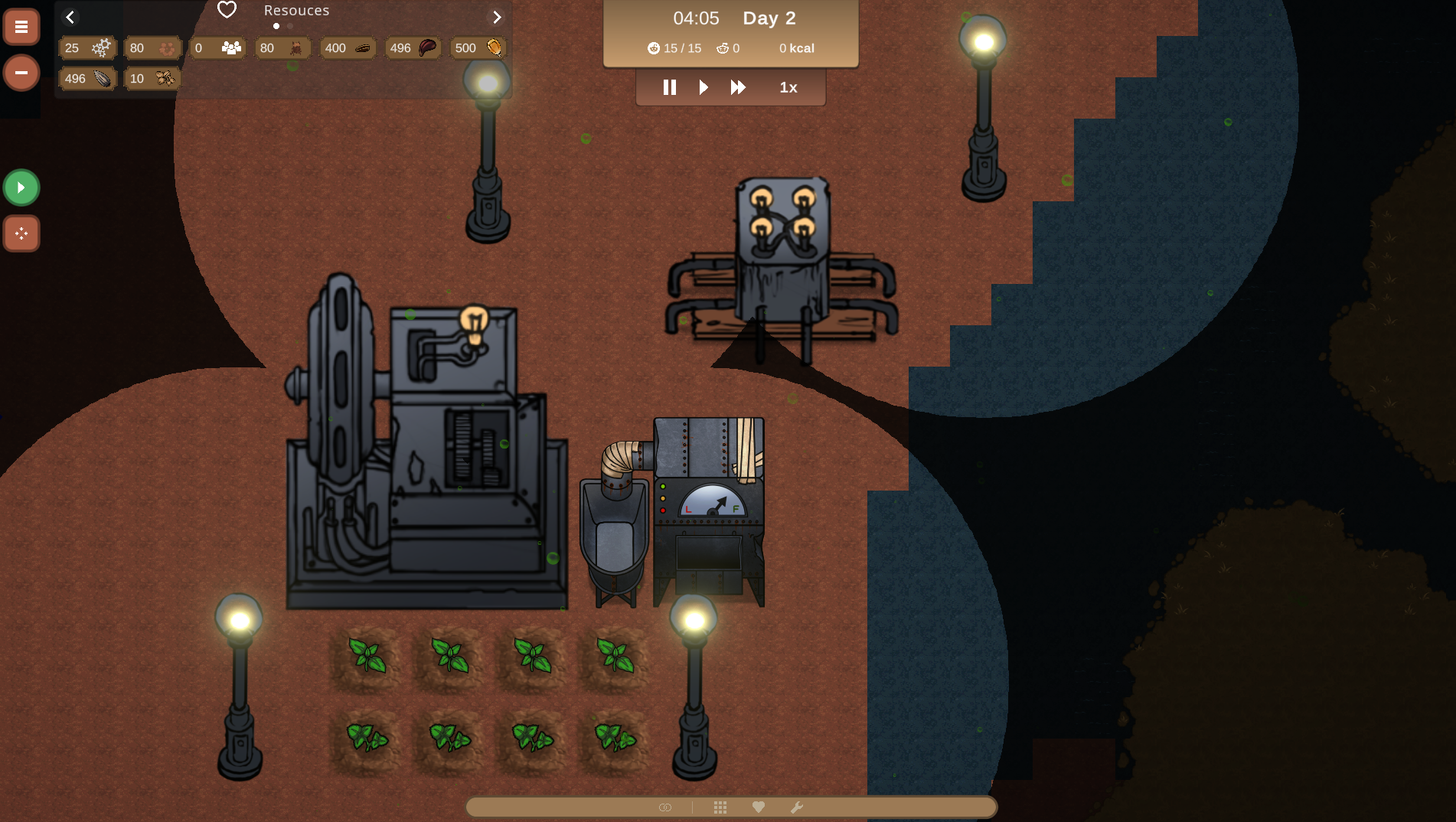Go to previous resources page

70,17
